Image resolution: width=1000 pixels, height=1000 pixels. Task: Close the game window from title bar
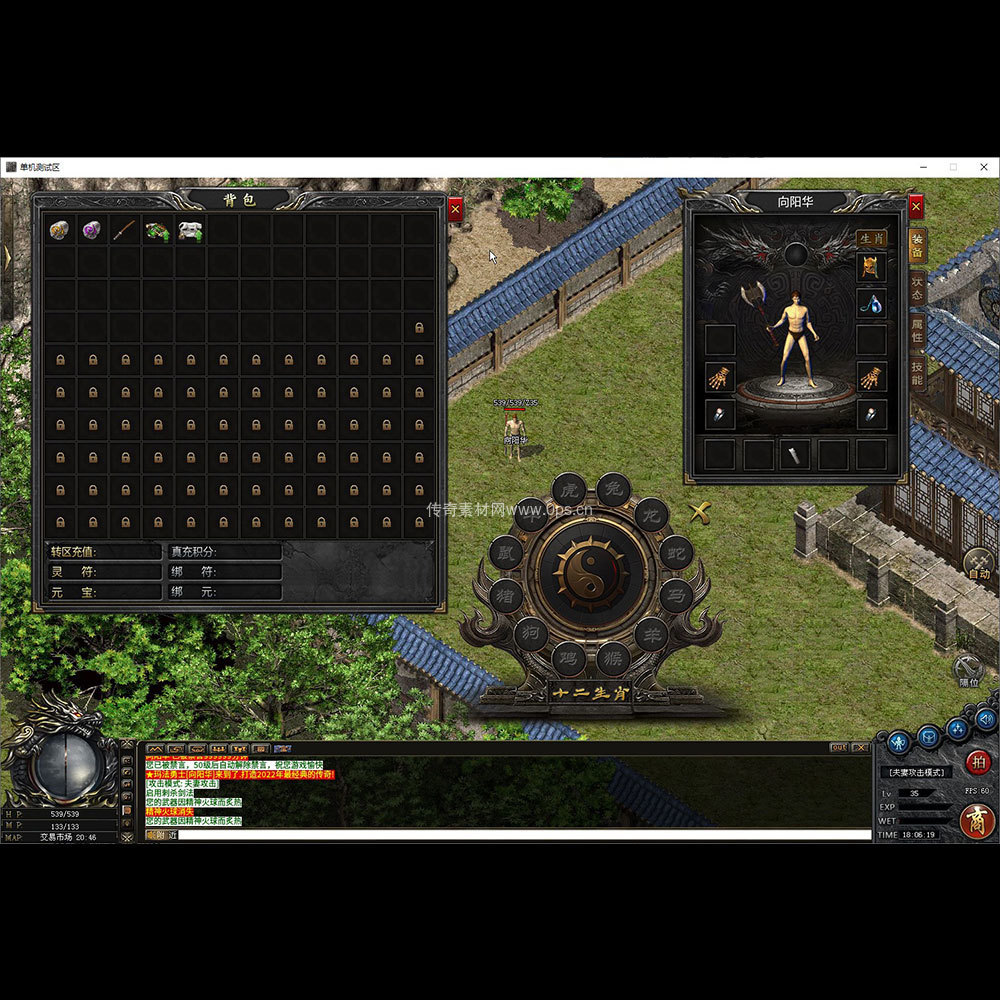pyautogui.click(x=983, y=167)
